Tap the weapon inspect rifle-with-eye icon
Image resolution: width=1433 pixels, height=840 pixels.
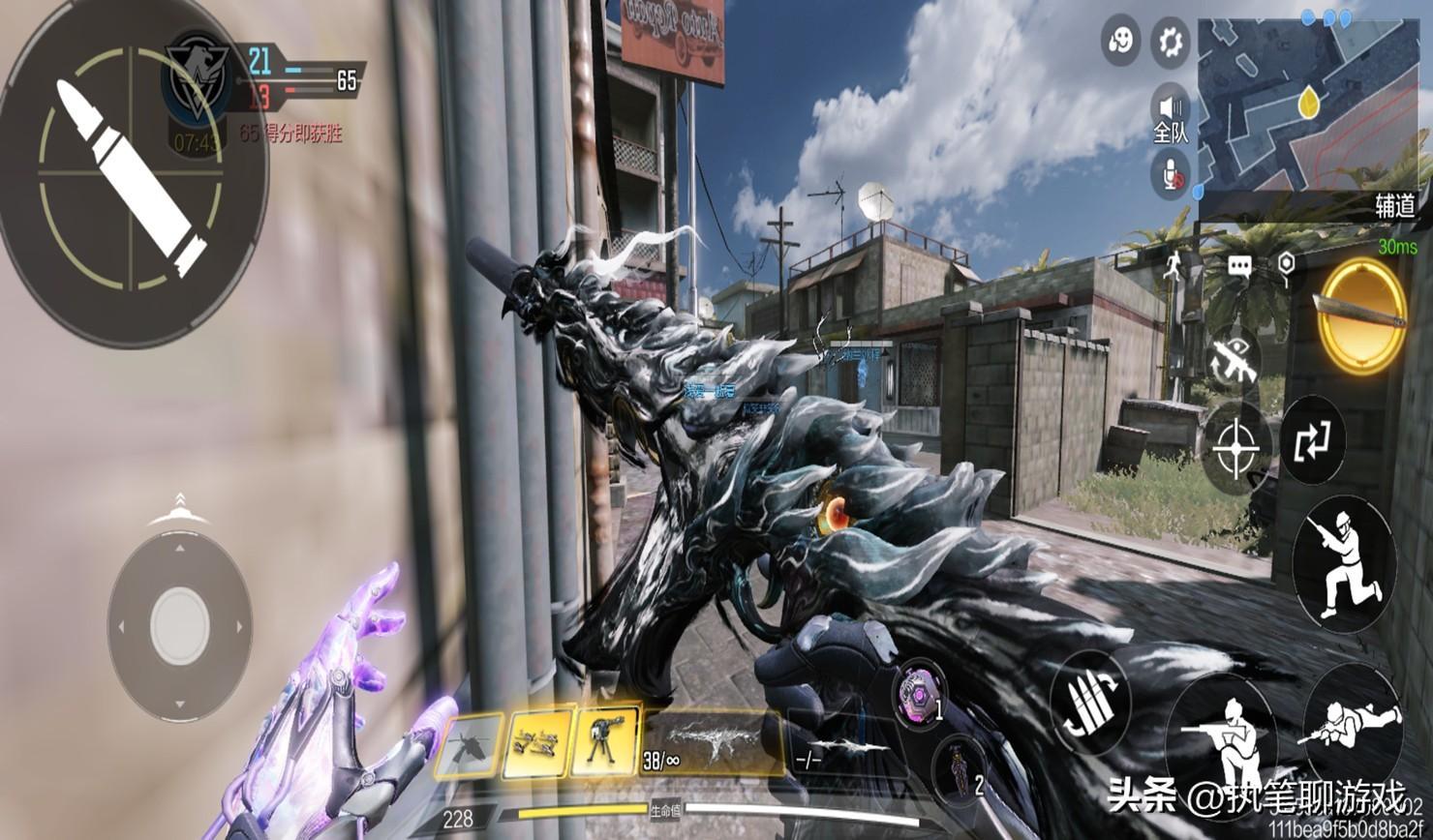pos(1235,360)
